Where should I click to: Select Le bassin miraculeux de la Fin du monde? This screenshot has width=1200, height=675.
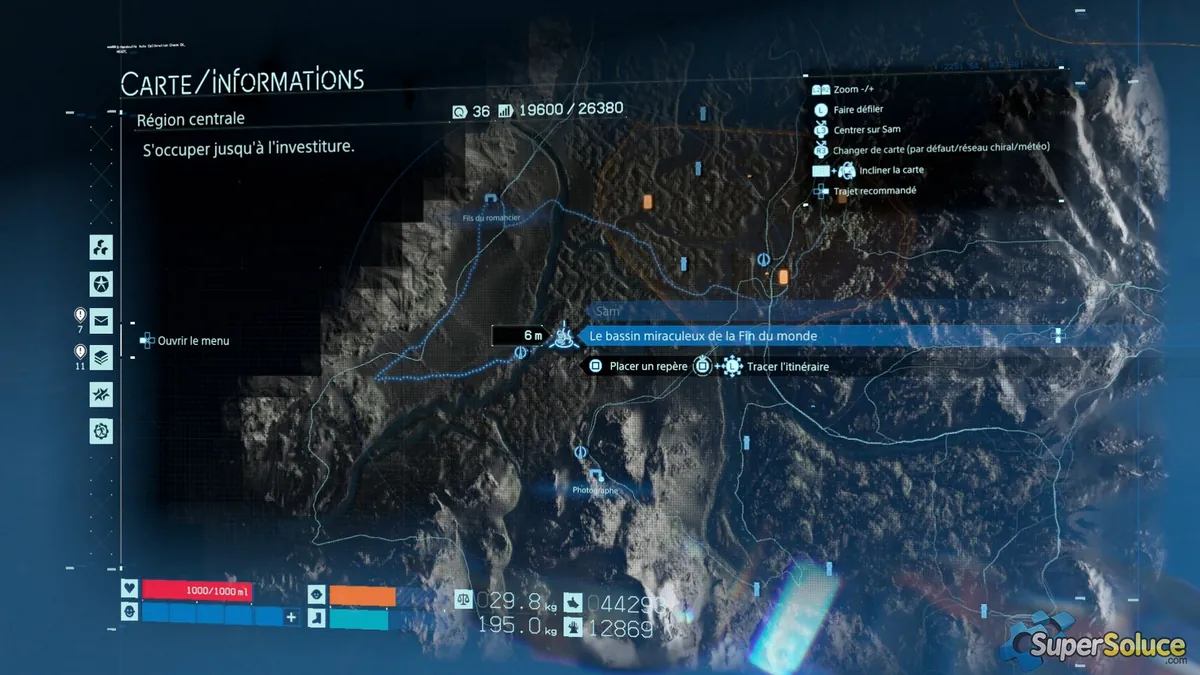point(703,337)
